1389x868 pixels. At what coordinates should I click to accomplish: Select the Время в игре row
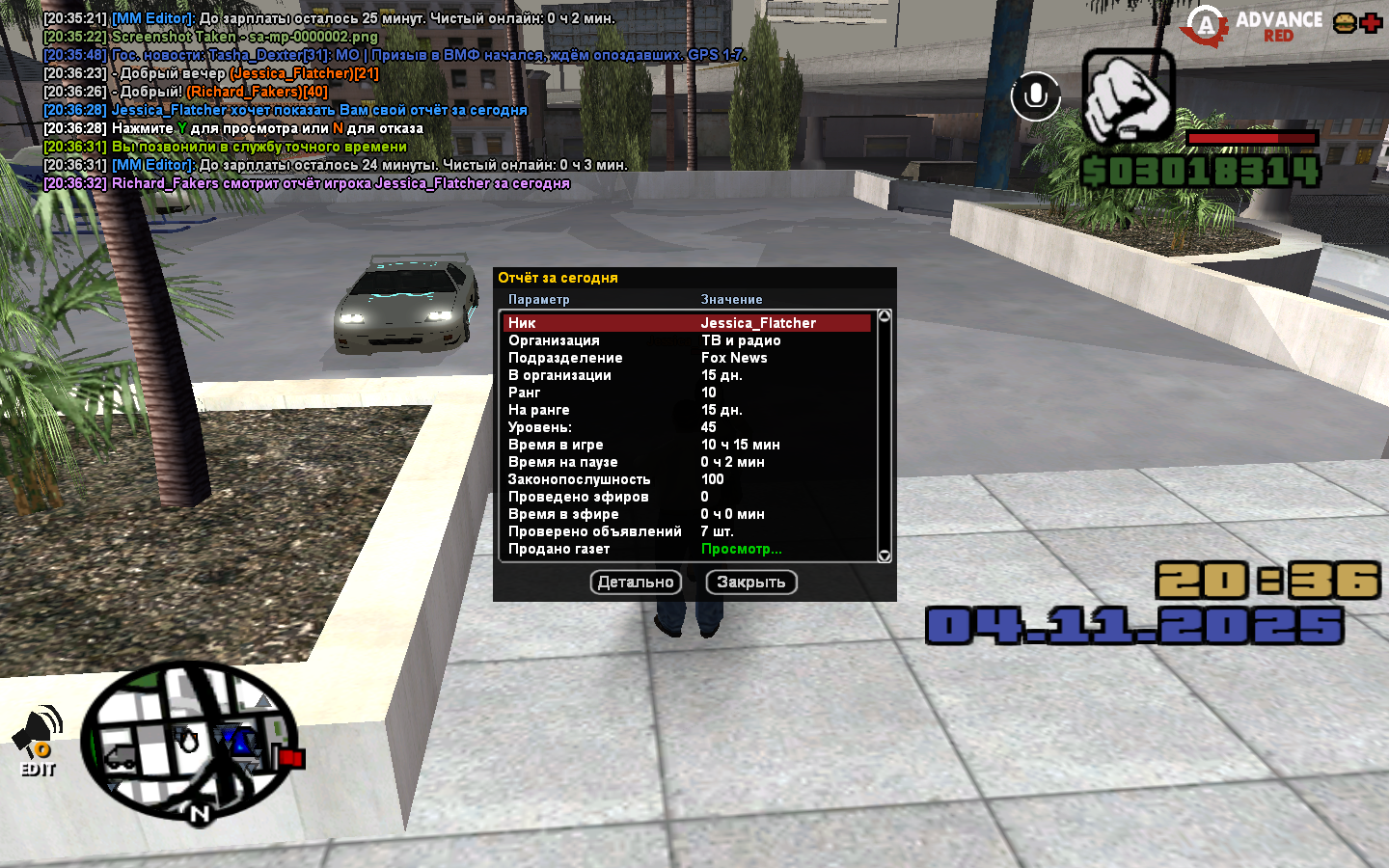pos(687,445)
